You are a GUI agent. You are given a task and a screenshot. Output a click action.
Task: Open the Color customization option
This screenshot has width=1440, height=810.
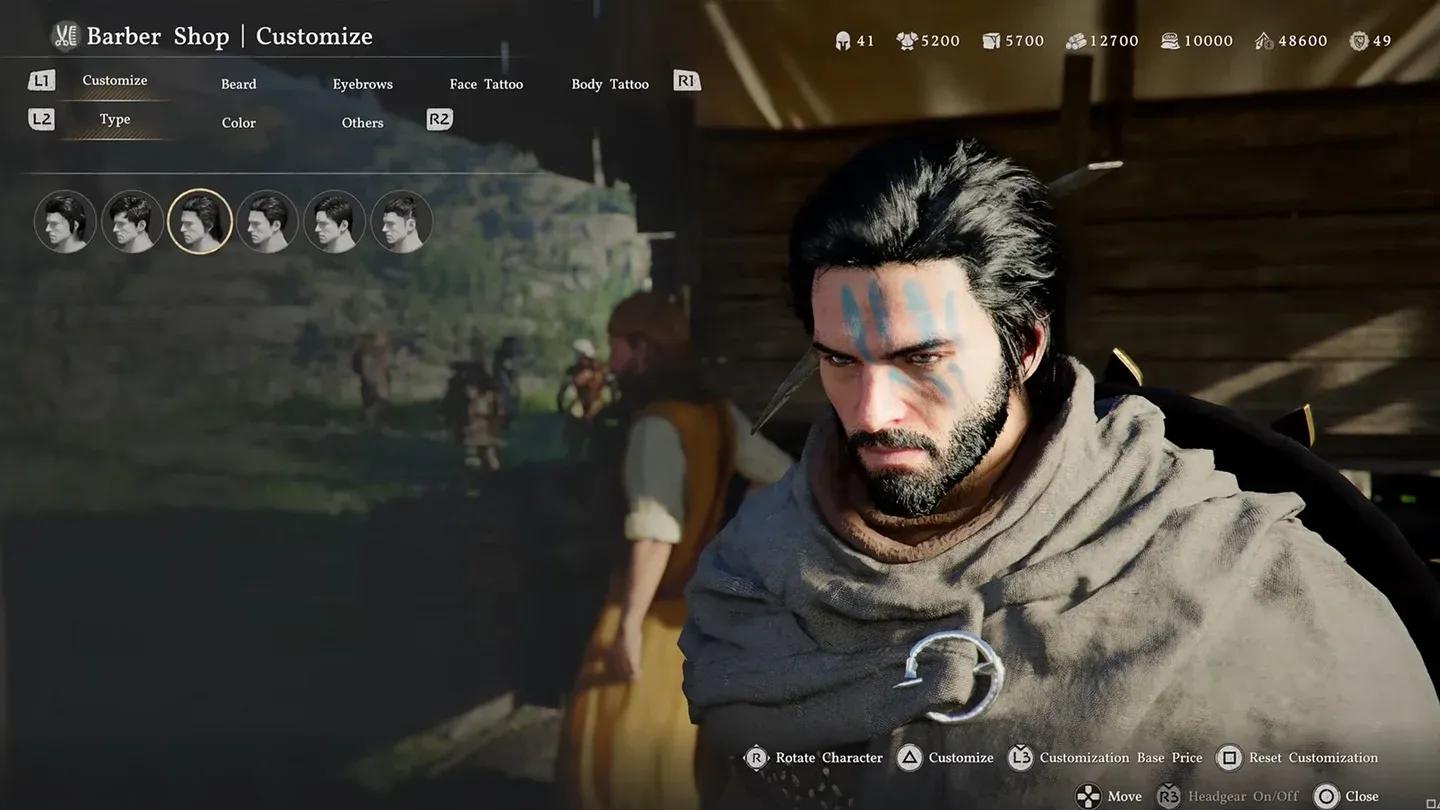tap(238, 122)
